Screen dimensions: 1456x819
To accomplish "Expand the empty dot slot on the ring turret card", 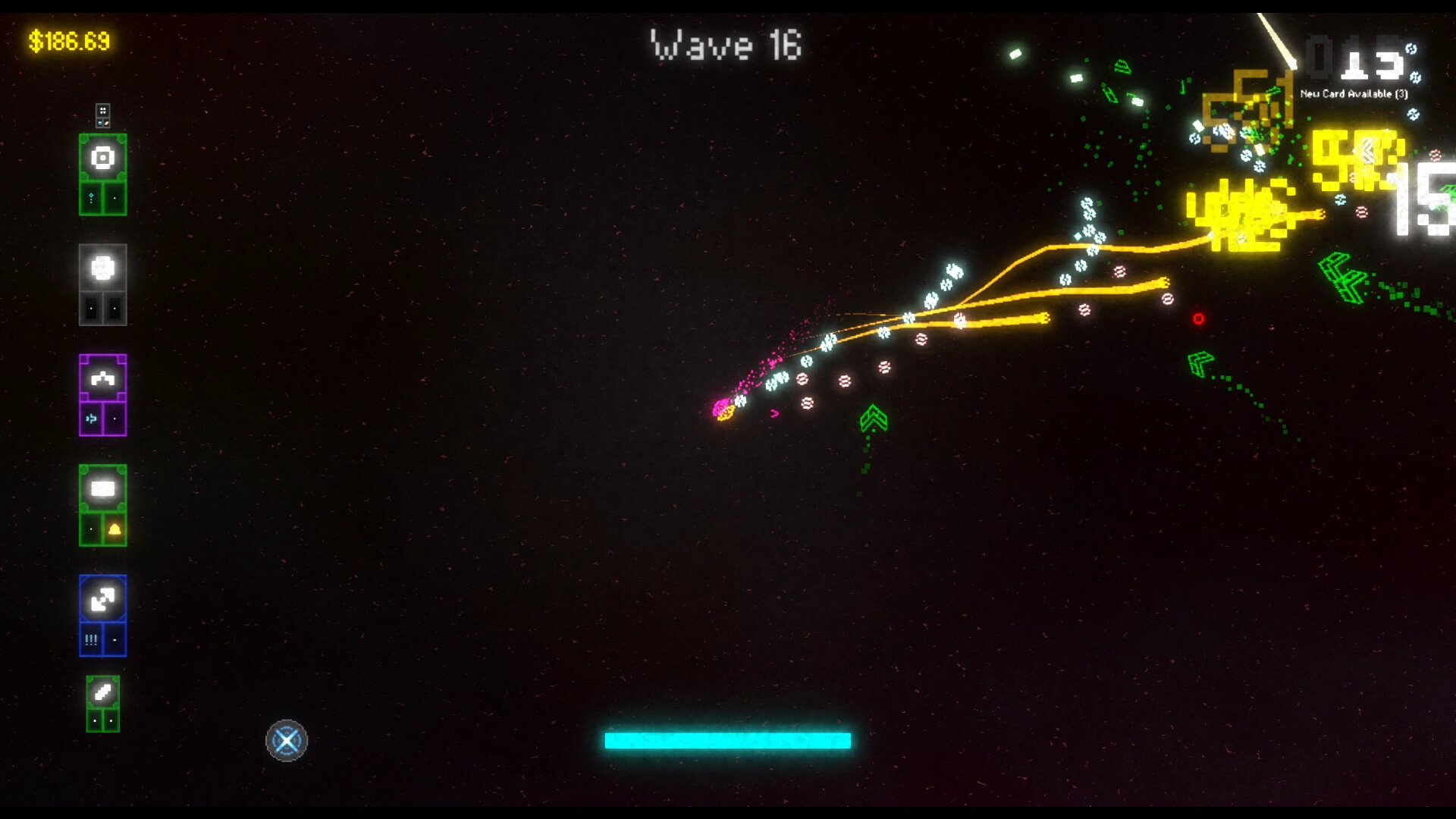I will (115, 197).
